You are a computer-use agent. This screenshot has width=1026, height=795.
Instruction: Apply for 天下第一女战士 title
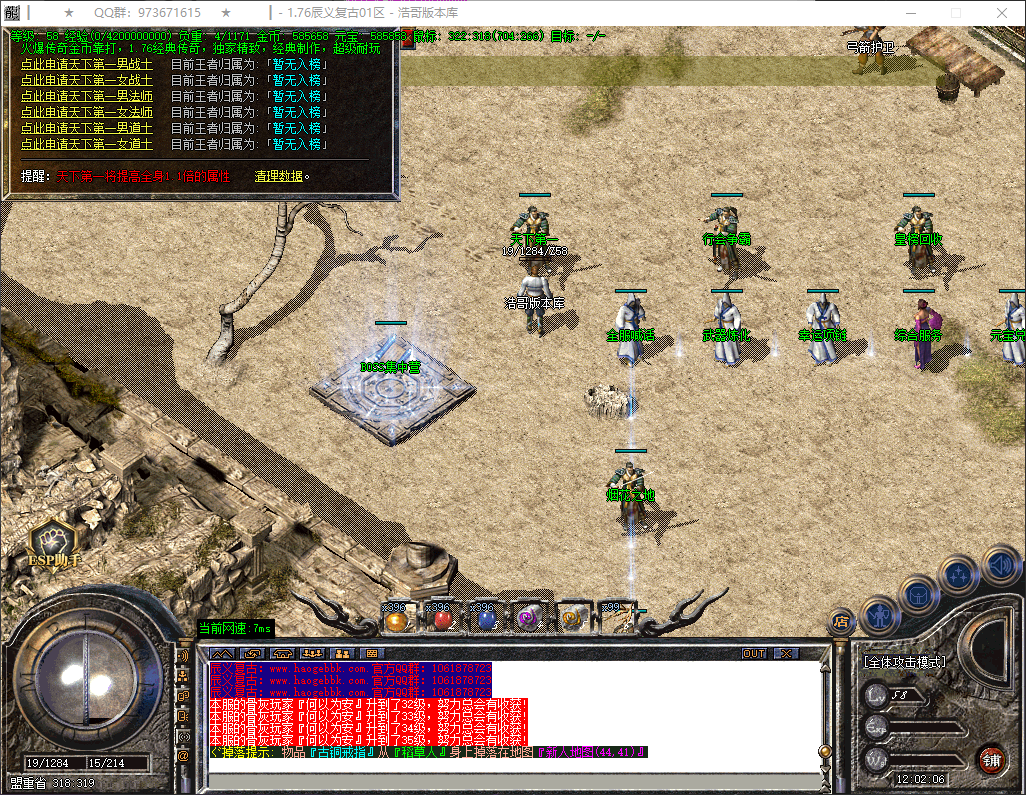tap(87, 80)
